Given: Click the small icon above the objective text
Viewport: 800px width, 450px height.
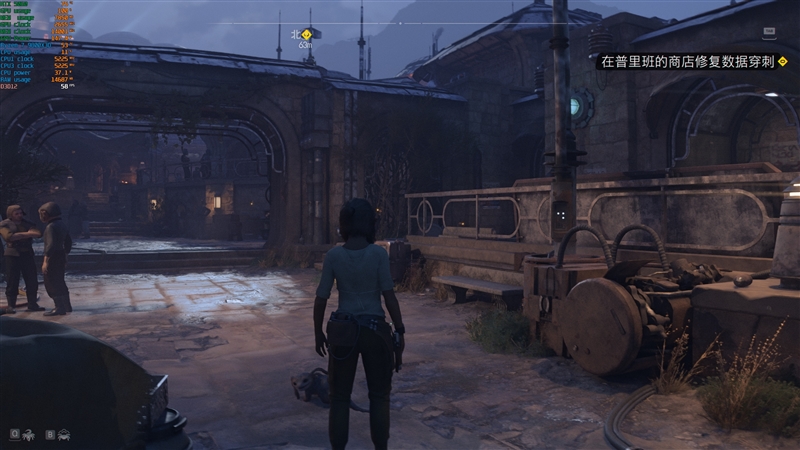Looking at the screenshot, I should pyautogui.click(x=769, y=32).
